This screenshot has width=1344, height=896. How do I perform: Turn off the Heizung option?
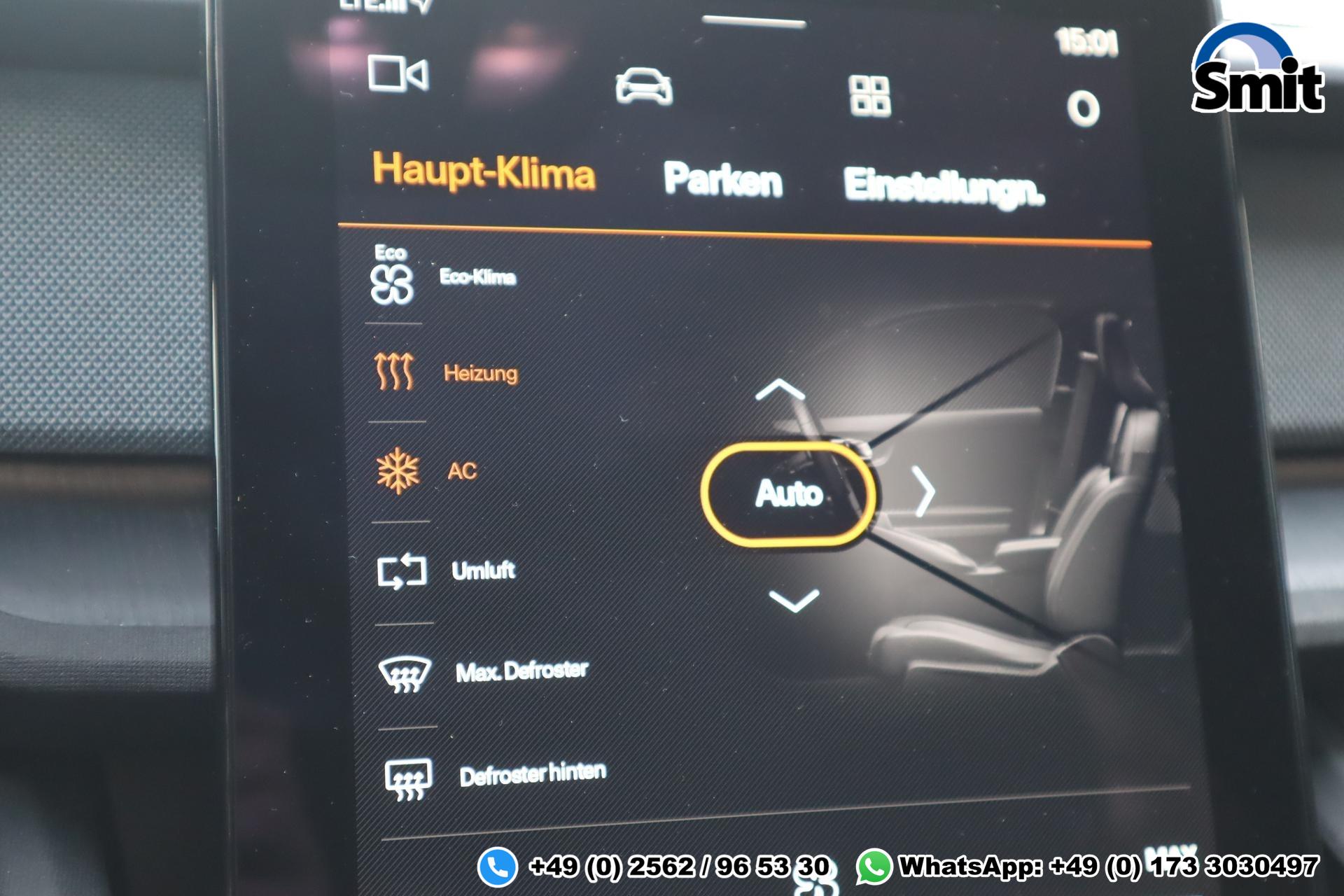pyautogui.click(x=447, y=372)
